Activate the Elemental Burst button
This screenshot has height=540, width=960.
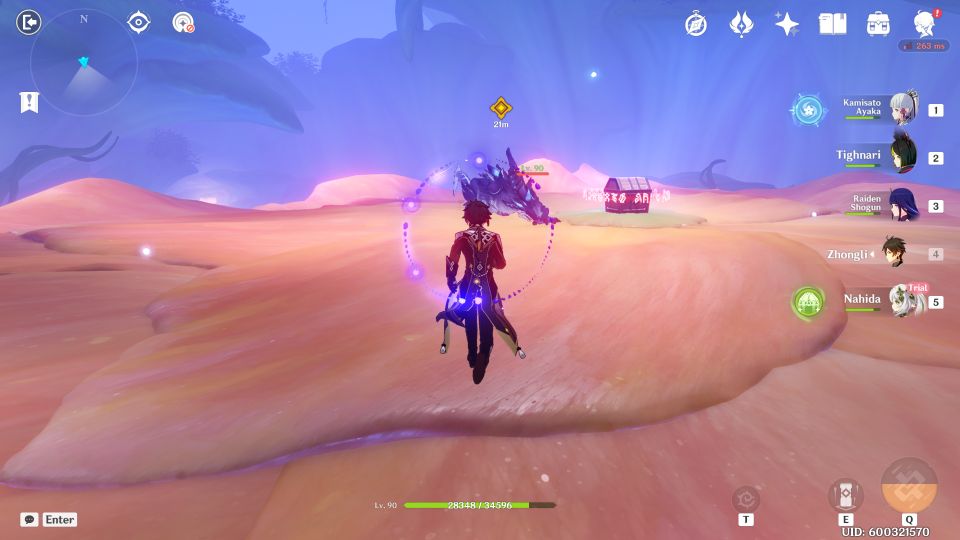click(x=909, y=486)
